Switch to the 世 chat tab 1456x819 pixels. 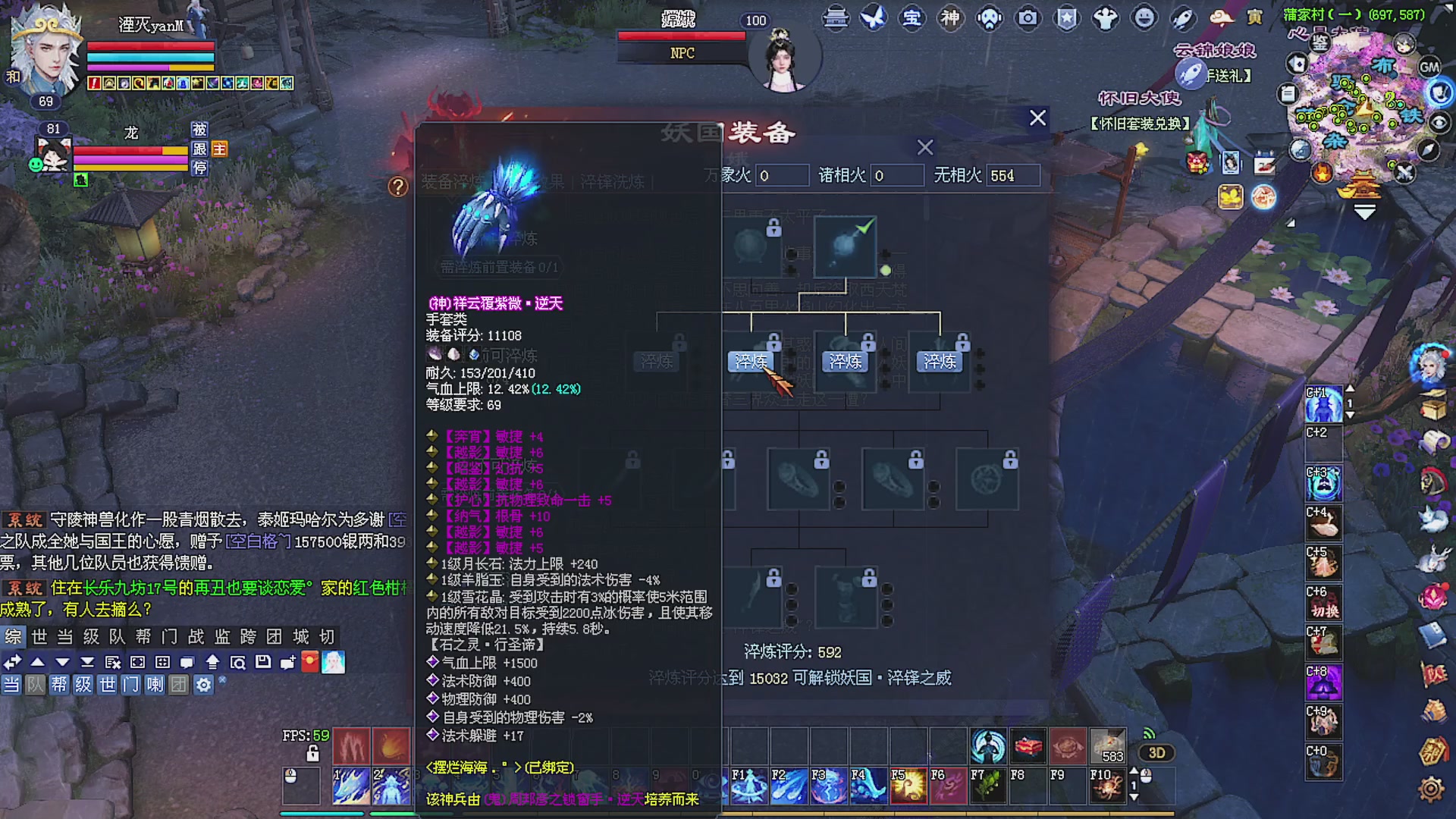pos(39,638)
